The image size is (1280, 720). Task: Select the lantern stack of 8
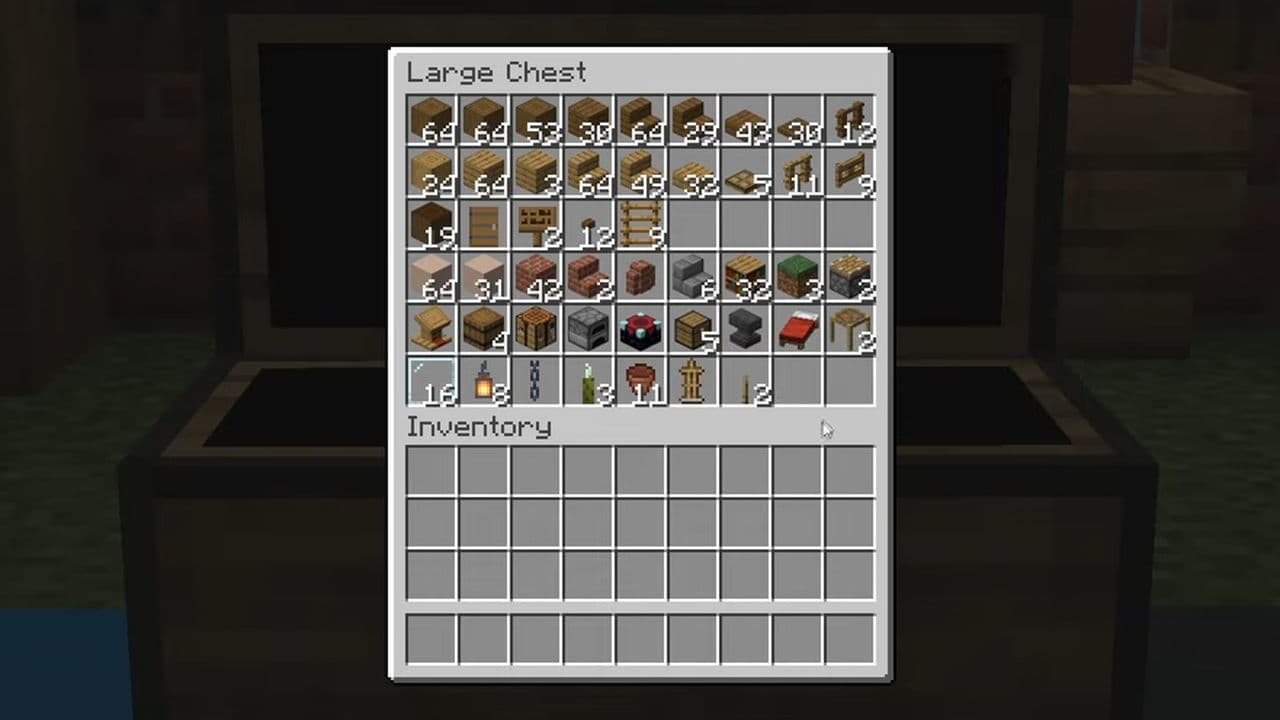pos(484,380)
